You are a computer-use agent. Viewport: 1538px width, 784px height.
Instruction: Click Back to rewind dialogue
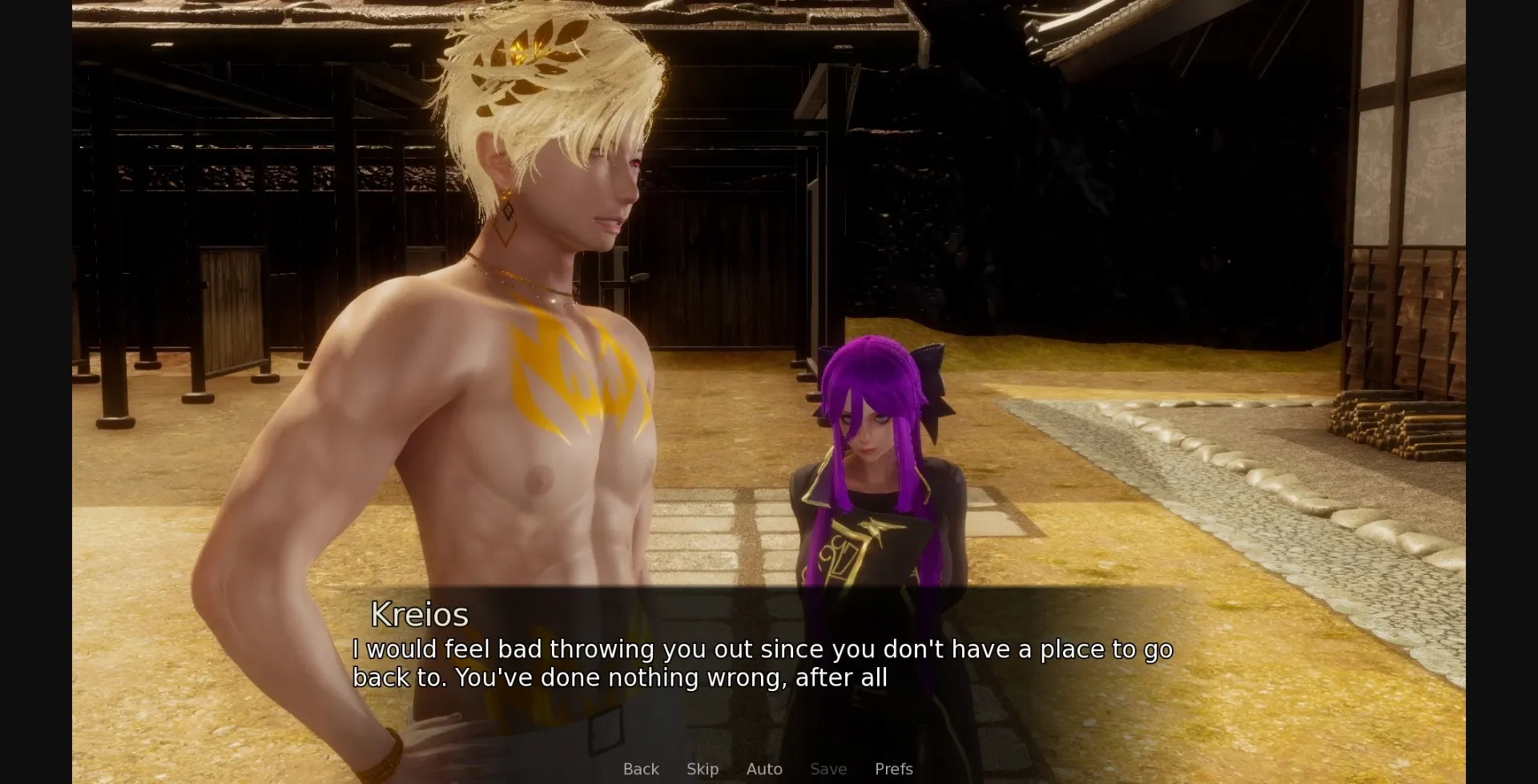[x=640, y=769]
